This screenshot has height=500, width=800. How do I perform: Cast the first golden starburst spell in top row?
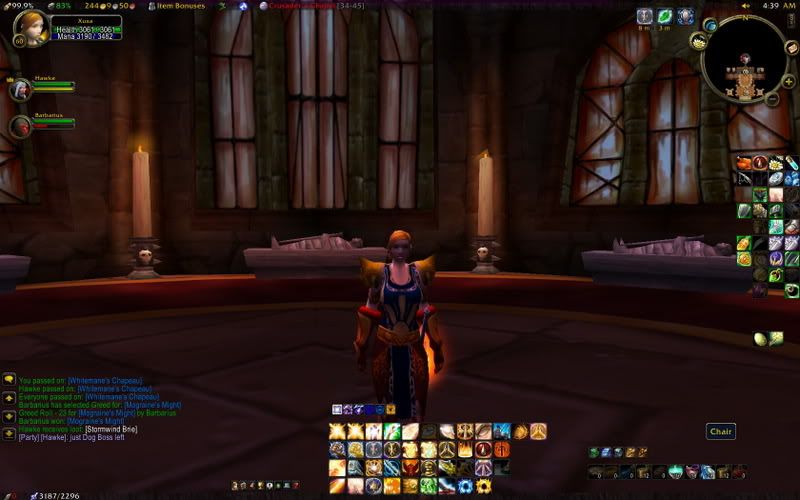(x=338, y=431)
